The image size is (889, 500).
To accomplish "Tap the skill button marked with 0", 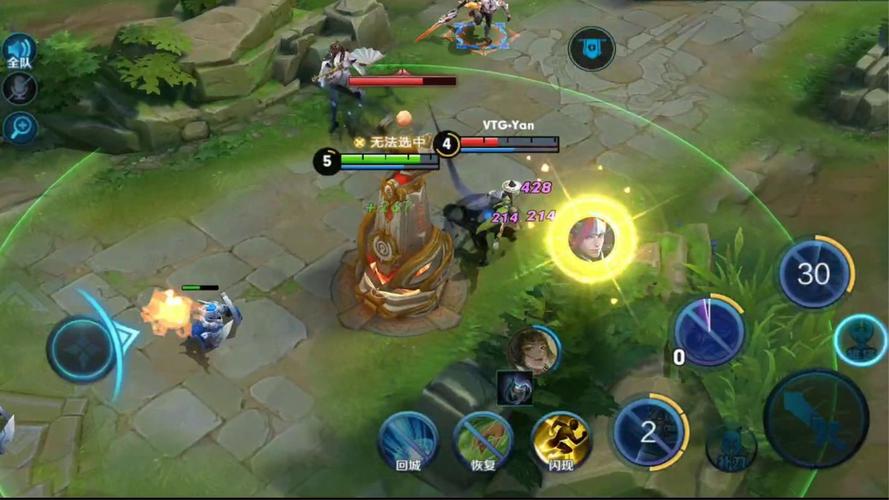I will (x=709, y=331).
